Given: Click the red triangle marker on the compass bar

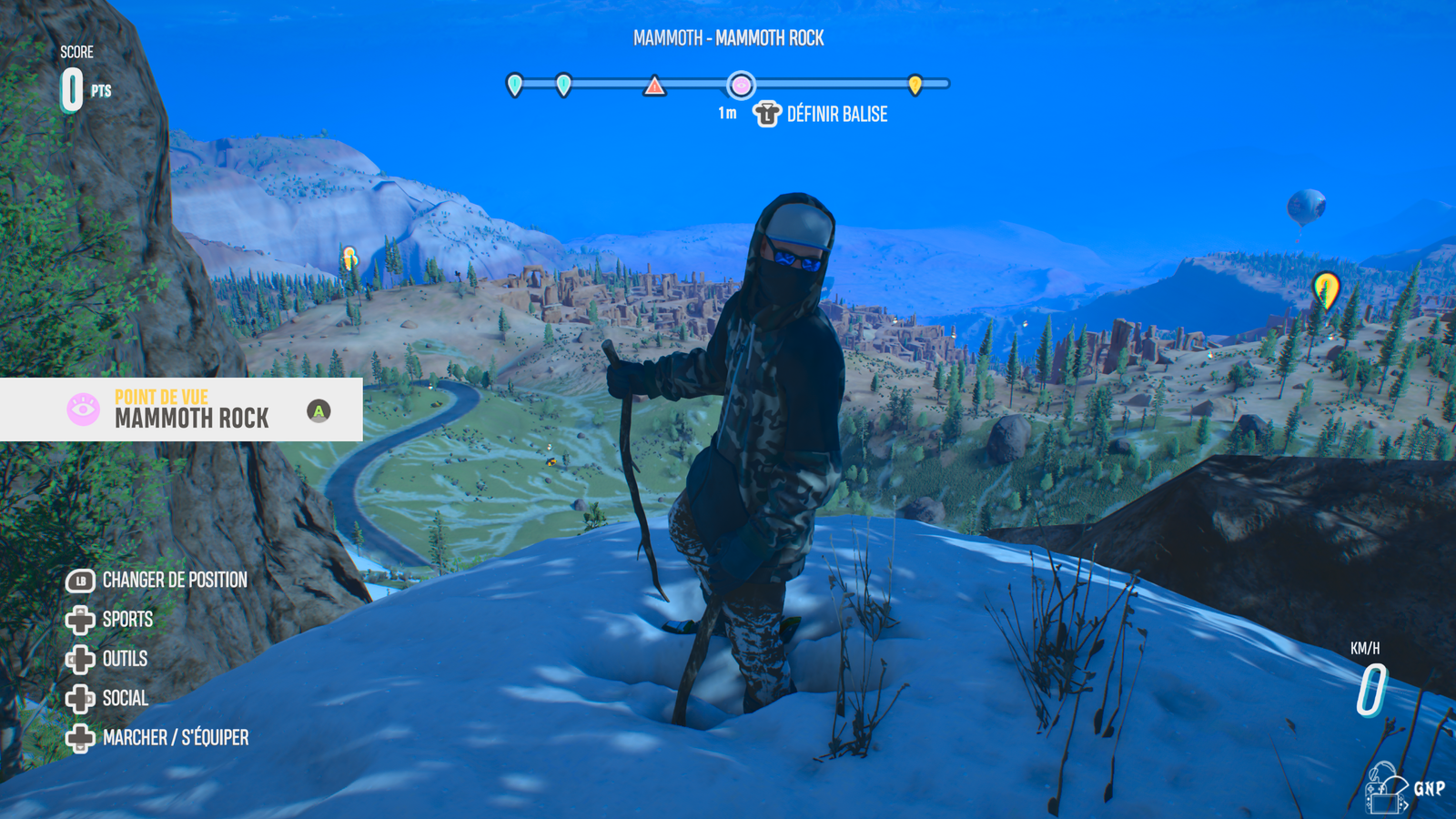Looking at the screenshot, I should [x=654, y=86].
